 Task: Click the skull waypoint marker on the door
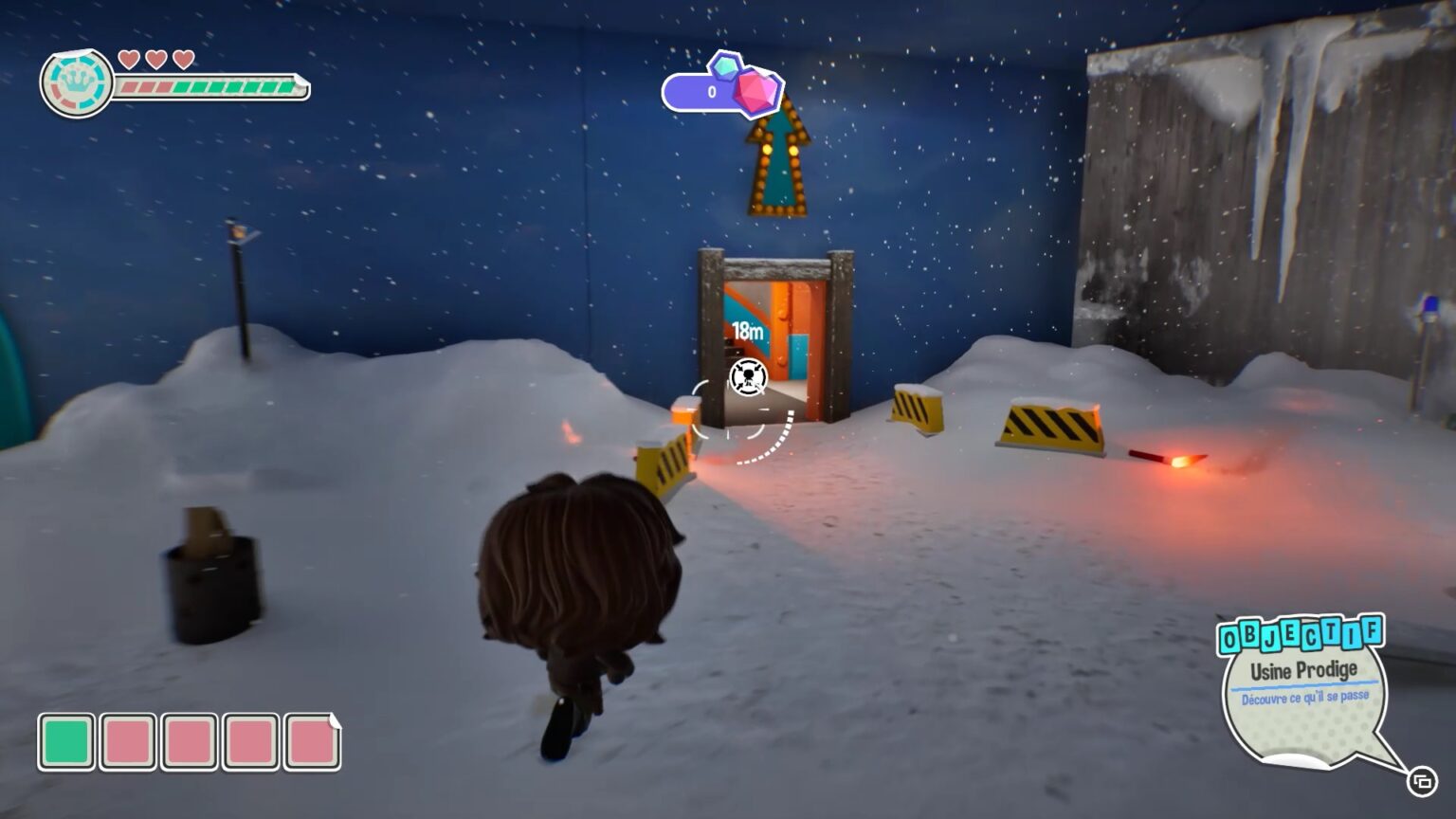click(x=748, y=378)
